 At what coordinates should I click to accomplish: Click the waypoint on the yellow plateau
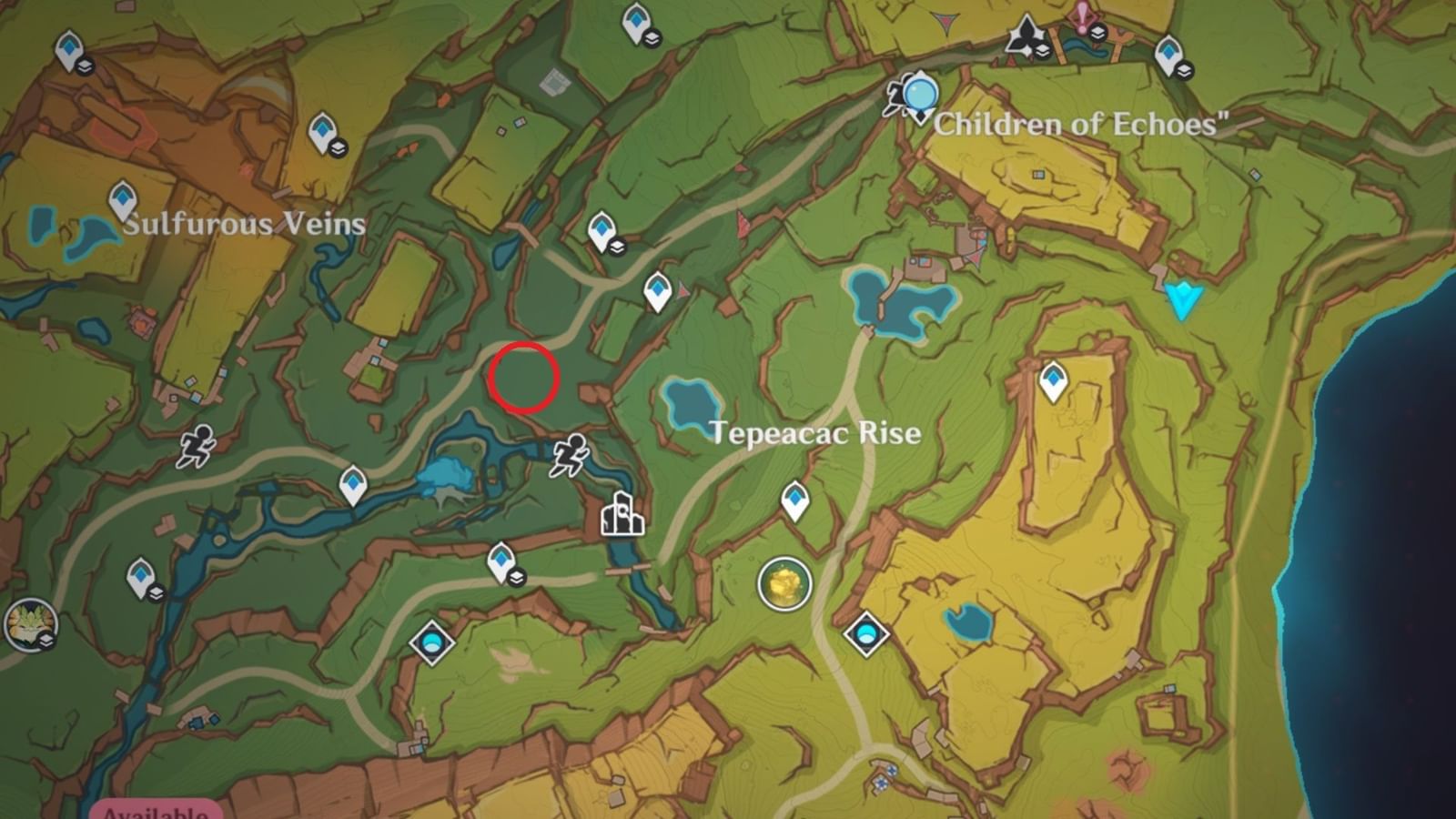click(x=1053, y=382)
